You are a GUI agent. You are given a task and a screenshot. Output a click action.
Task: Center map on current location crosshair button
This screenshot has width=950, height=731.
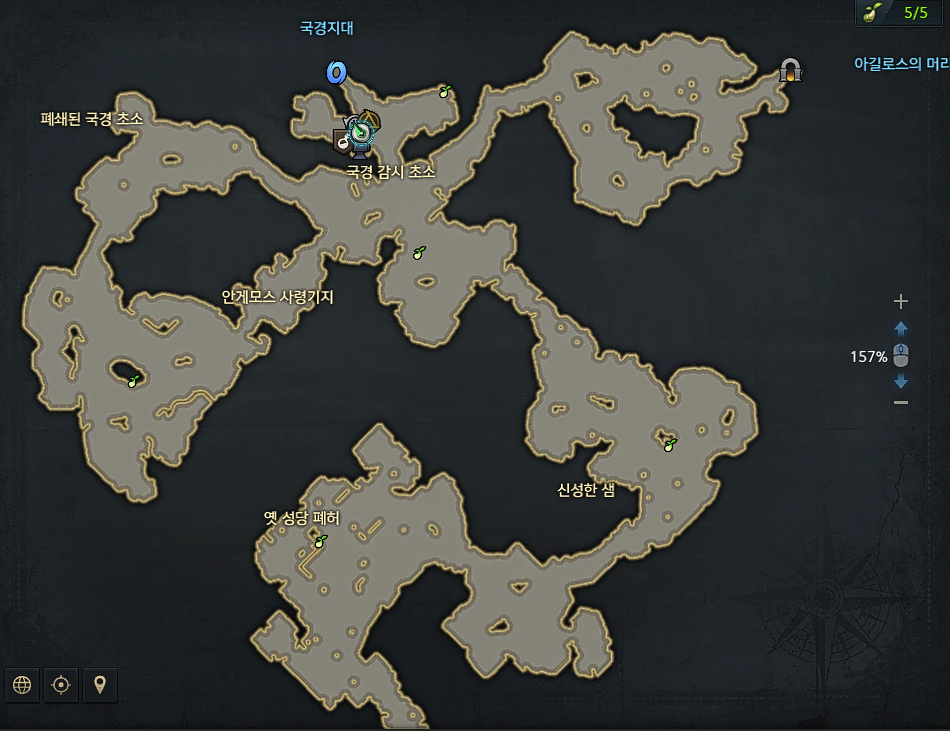click(61, 685)
